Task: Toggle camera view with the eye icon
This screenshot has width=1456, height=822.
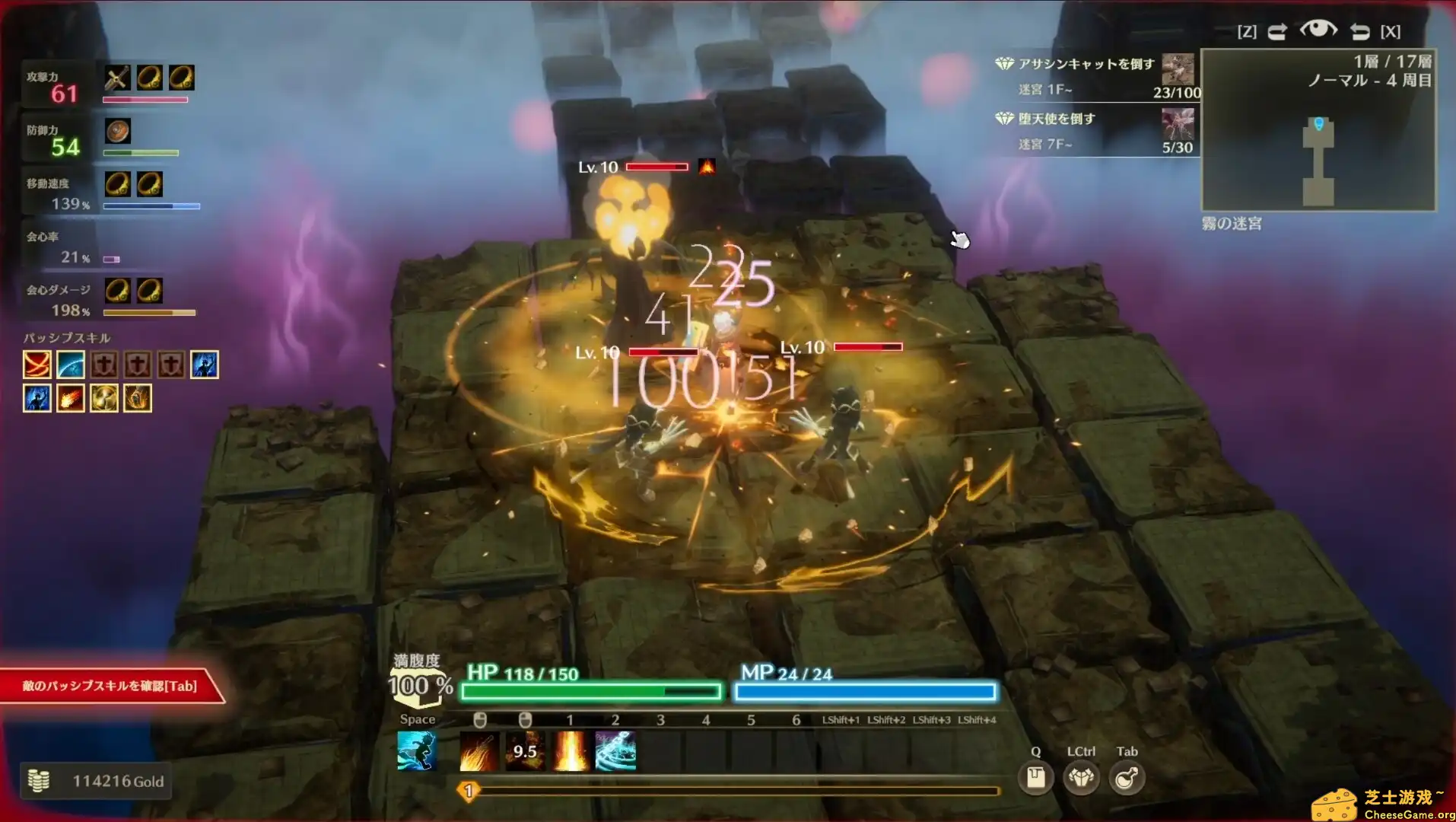Action: pyautogui.click(x=1321, y=30)
